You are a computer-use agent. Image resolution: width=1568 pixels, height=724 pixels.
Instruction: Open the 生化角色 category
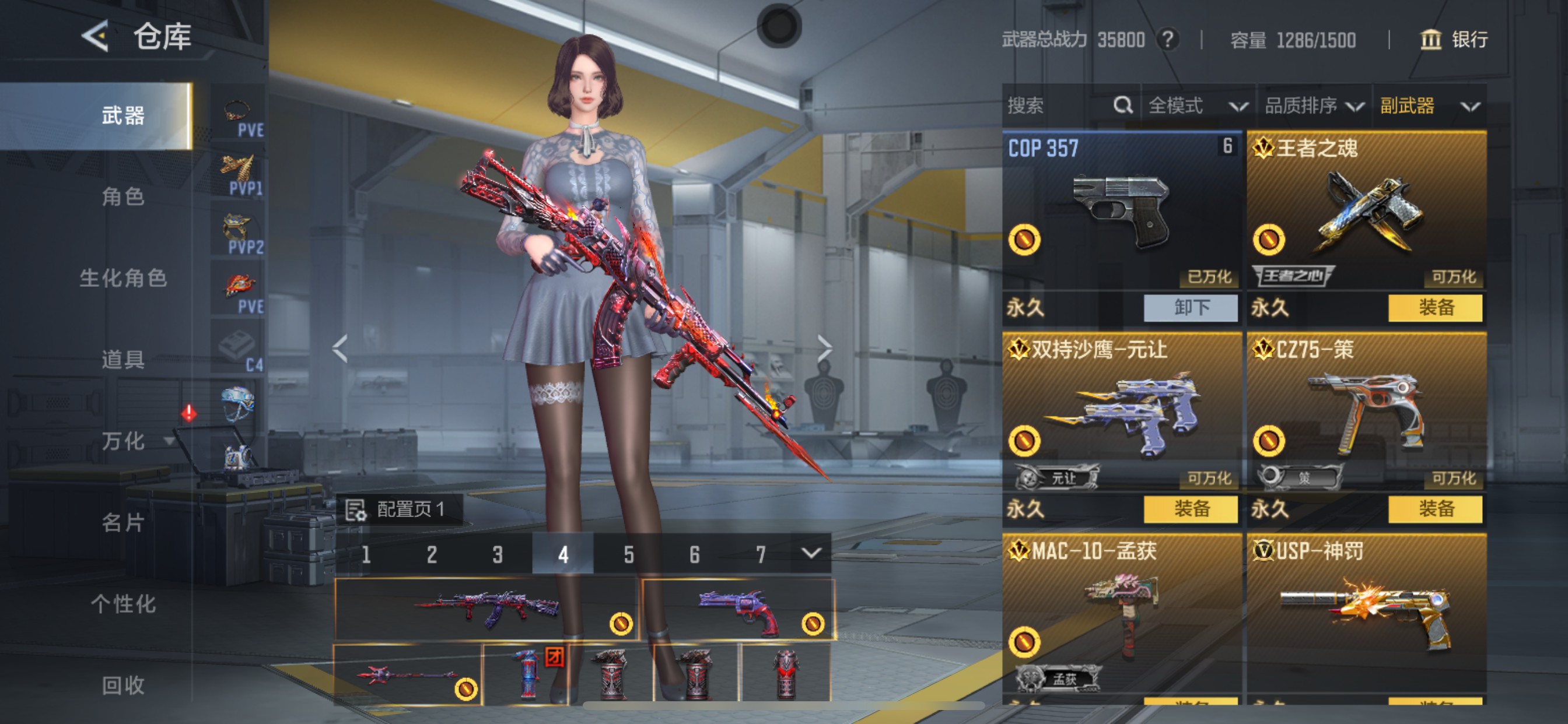(123, 278)
